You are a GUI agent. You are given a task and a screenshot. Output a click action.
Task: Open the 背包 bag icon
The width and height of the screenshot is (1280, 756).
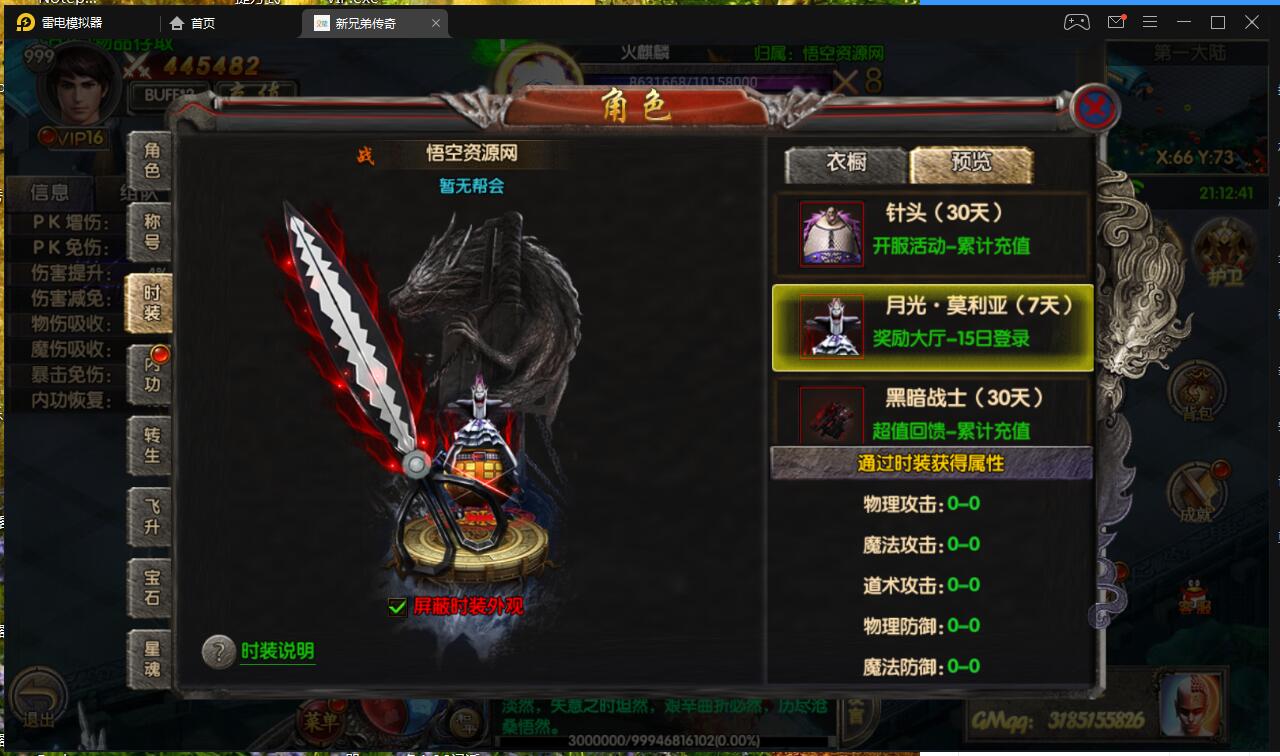coord(1196,392)
